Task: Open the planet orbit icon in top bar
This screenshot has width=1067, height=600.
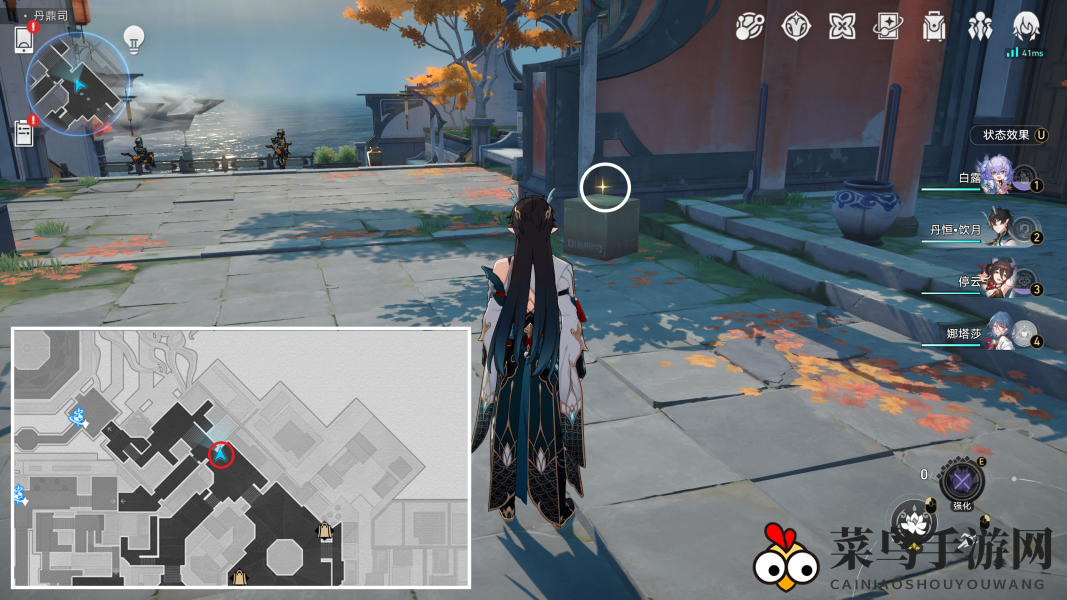Action: coord(749,27)
